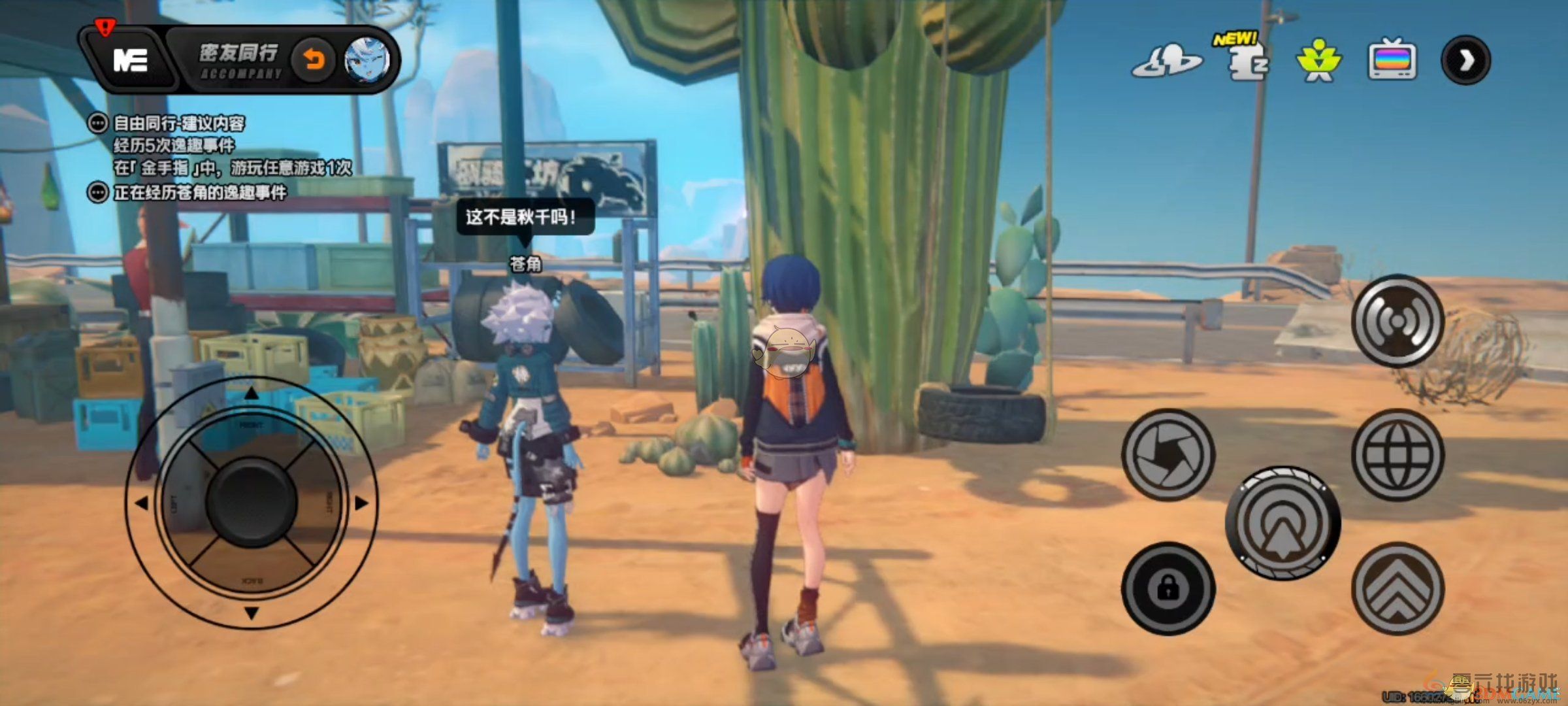Open the free accompany suggestions tracker
This screenshot has height=706, width=1568.
point(179,123)
